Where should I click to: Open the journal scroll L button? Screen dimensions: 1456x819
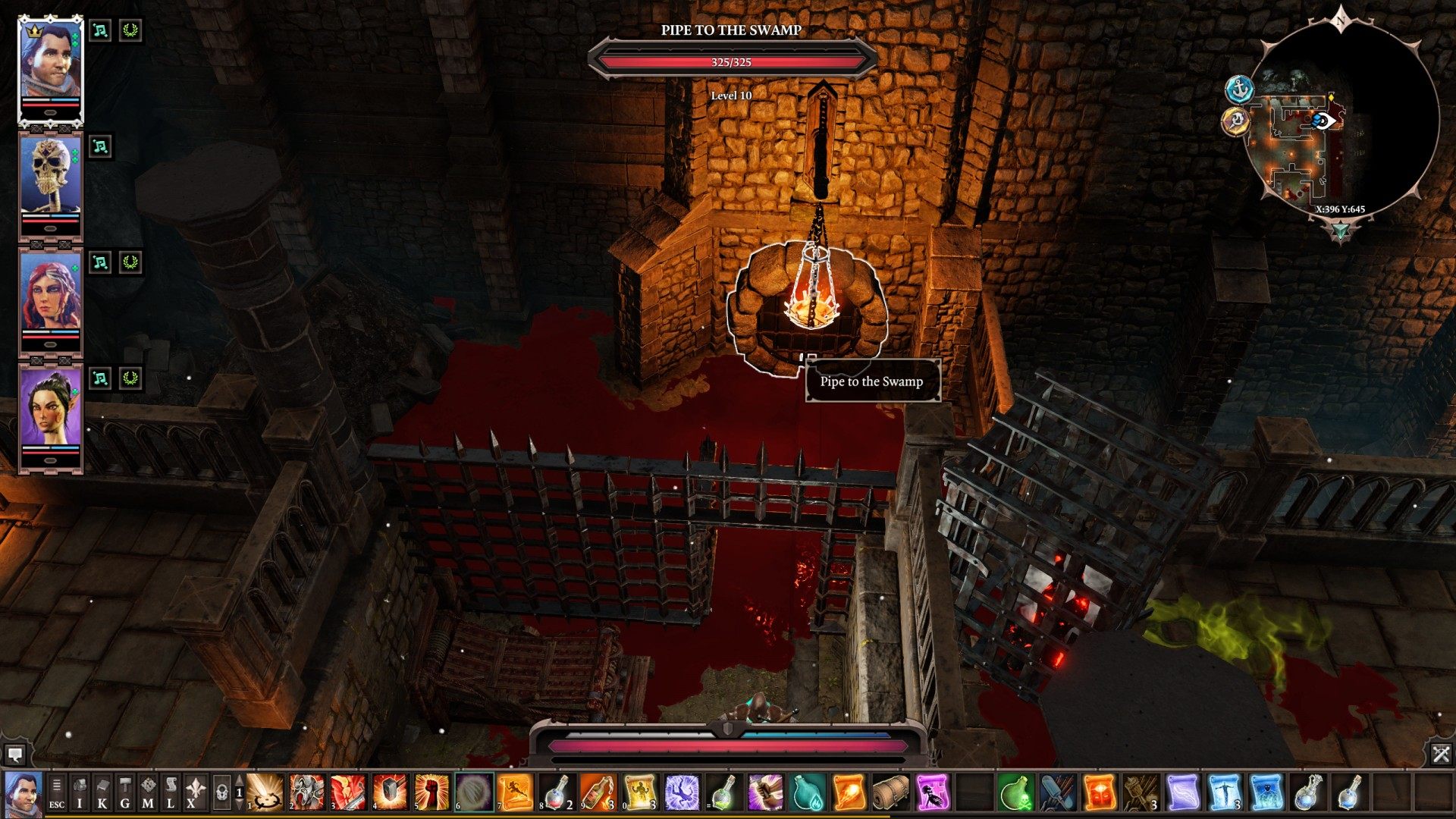(171, 793)
